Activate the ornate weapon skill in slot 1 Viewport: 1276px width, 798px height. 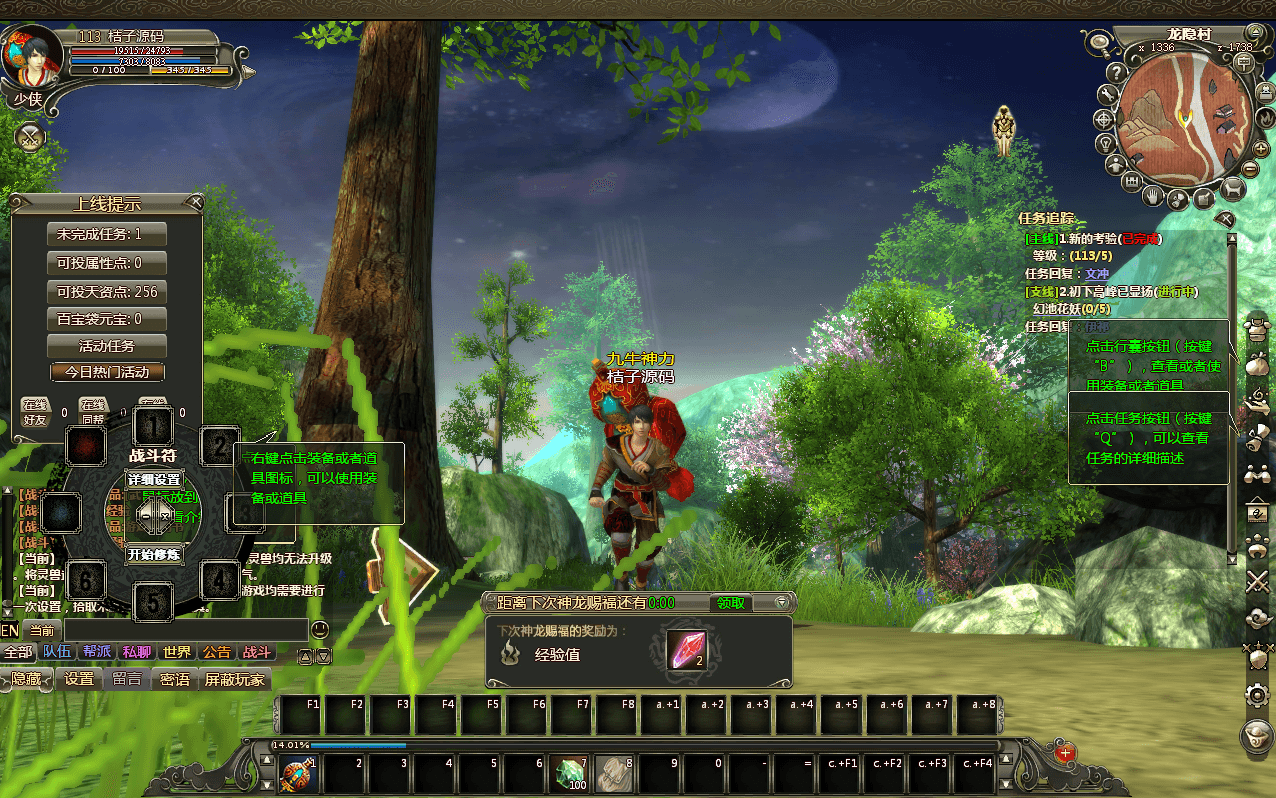[297, 772]
